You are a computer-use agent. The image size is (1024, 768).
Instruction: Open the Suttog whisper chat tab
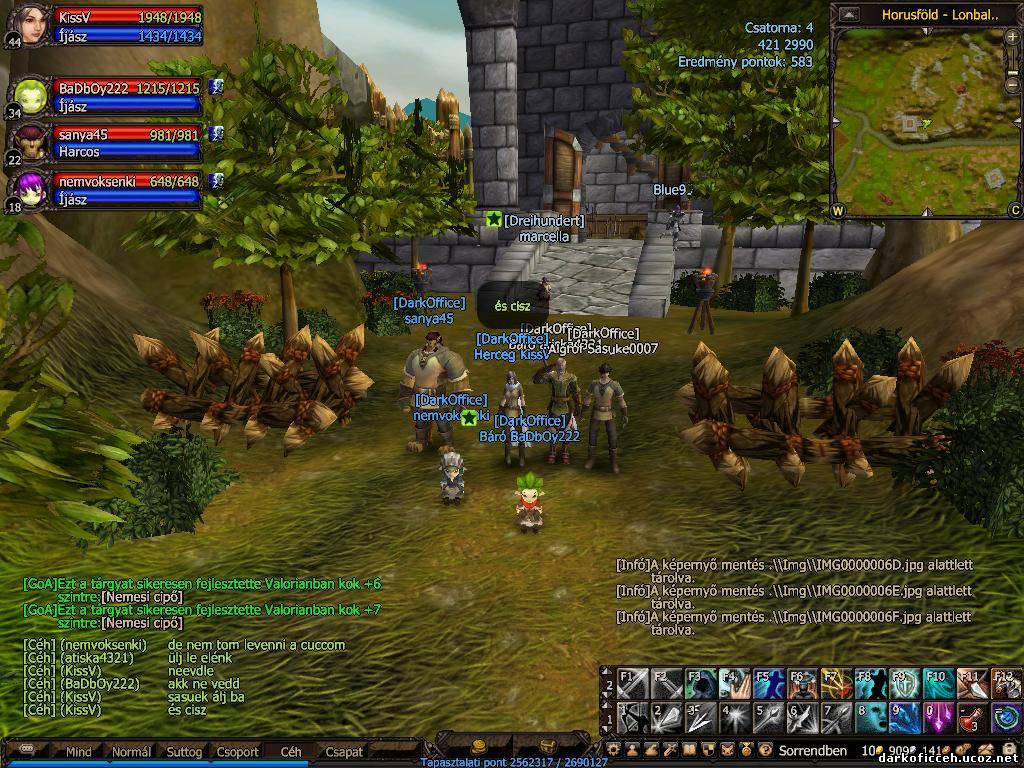[x=184, y=751]
